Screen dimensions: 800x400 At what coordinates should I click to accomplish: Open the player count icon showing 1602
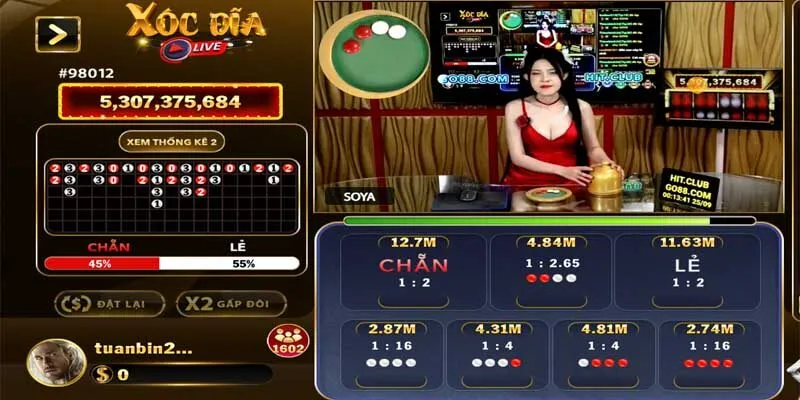click(x=285, y=342)
